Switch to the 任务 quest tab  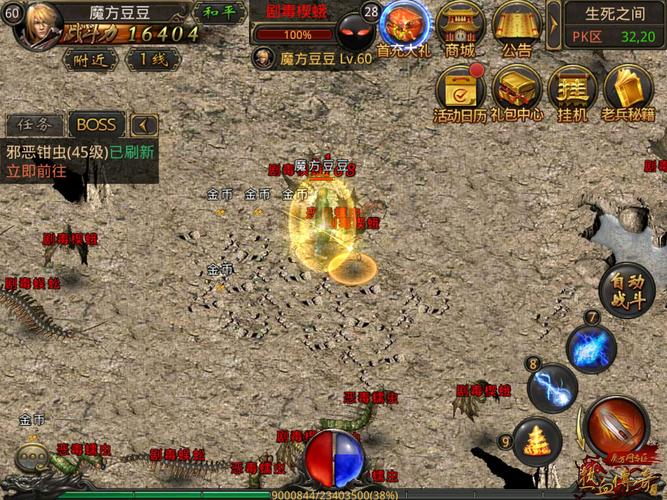pyautogui.click(x=35, y=125)
